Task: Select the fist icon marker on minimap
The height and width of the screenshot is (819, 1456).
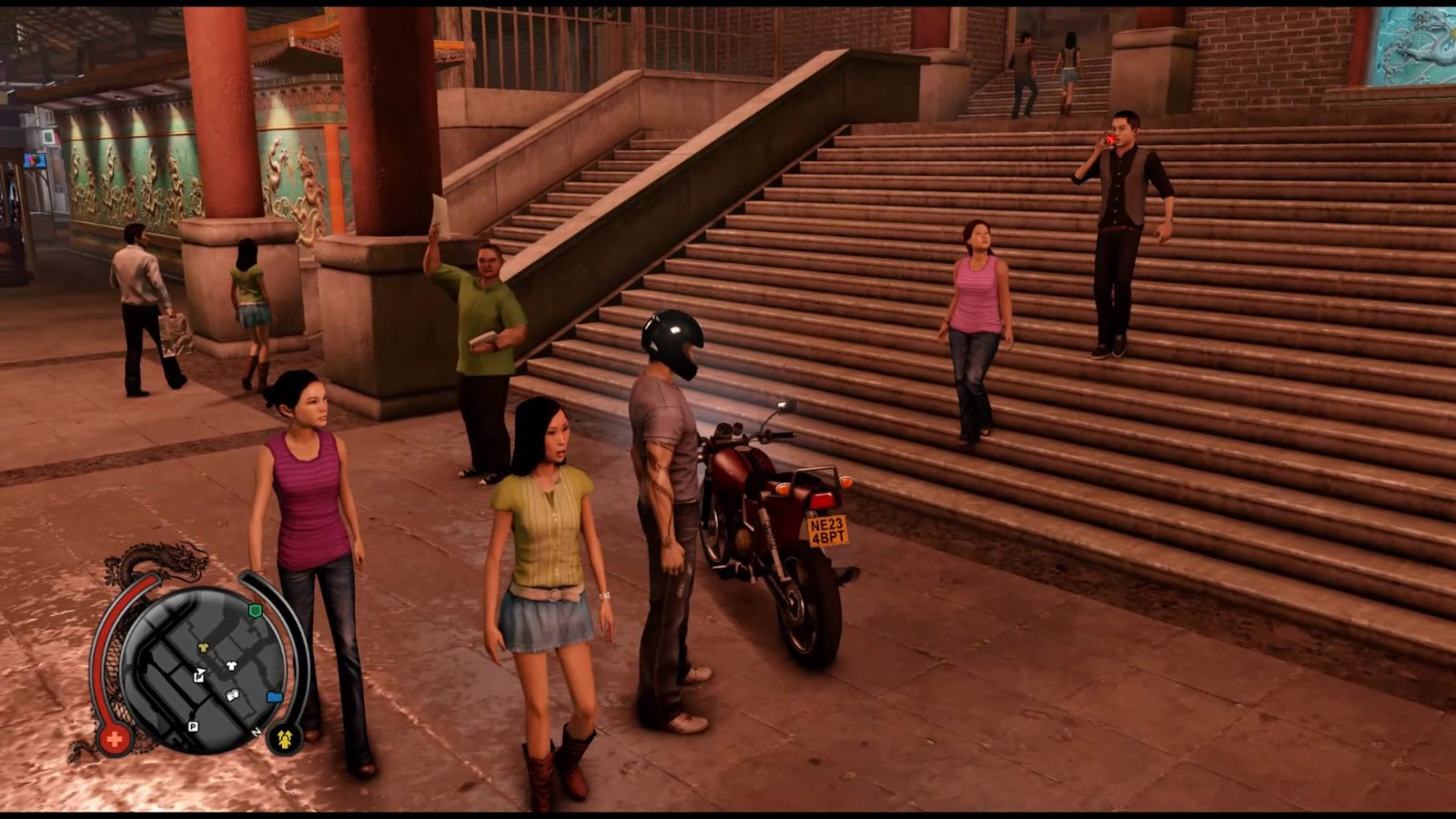Action: [x=232, y=695]
